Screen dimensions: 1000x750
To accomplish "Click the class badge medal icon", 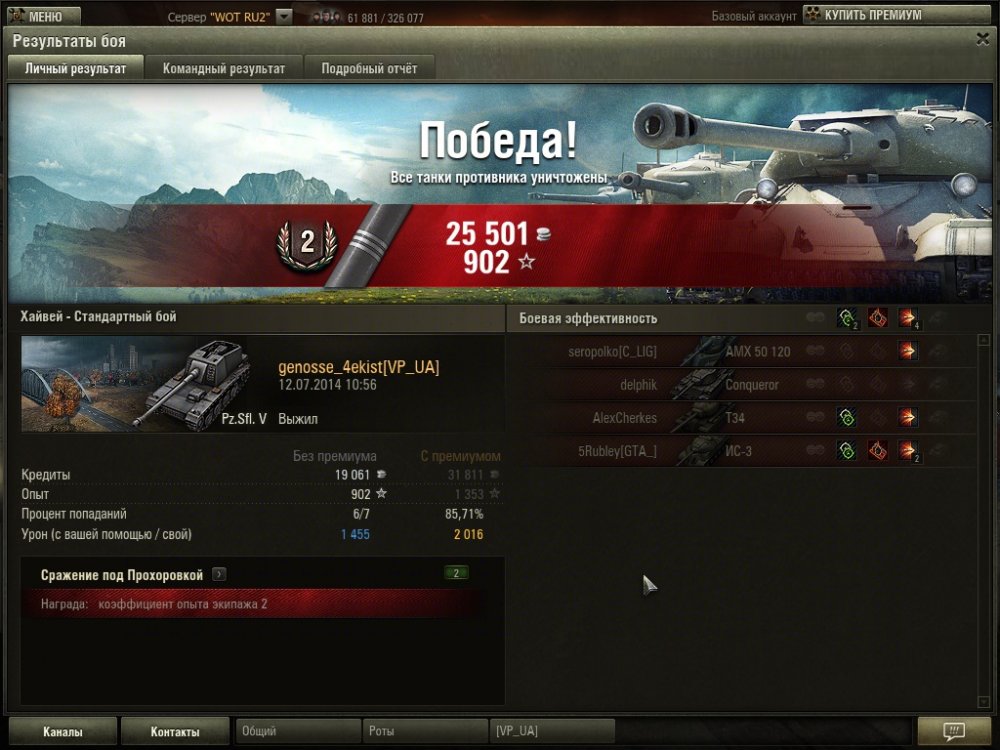I will pyautogui.click(x=307, y=243).
